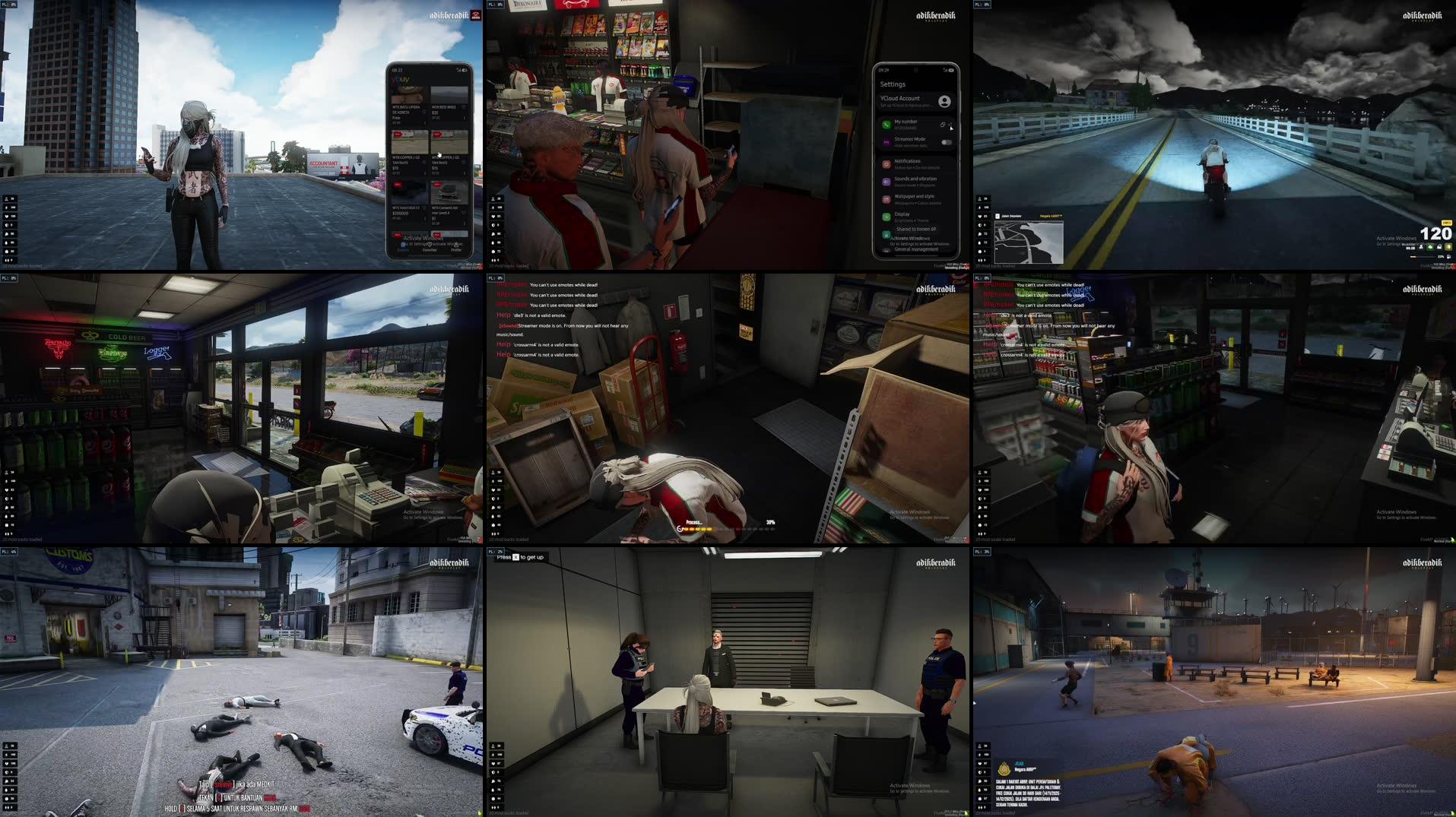Heart the WTB BESI RM25 listing
This screenshot has height=817, width=1456.
463,107
